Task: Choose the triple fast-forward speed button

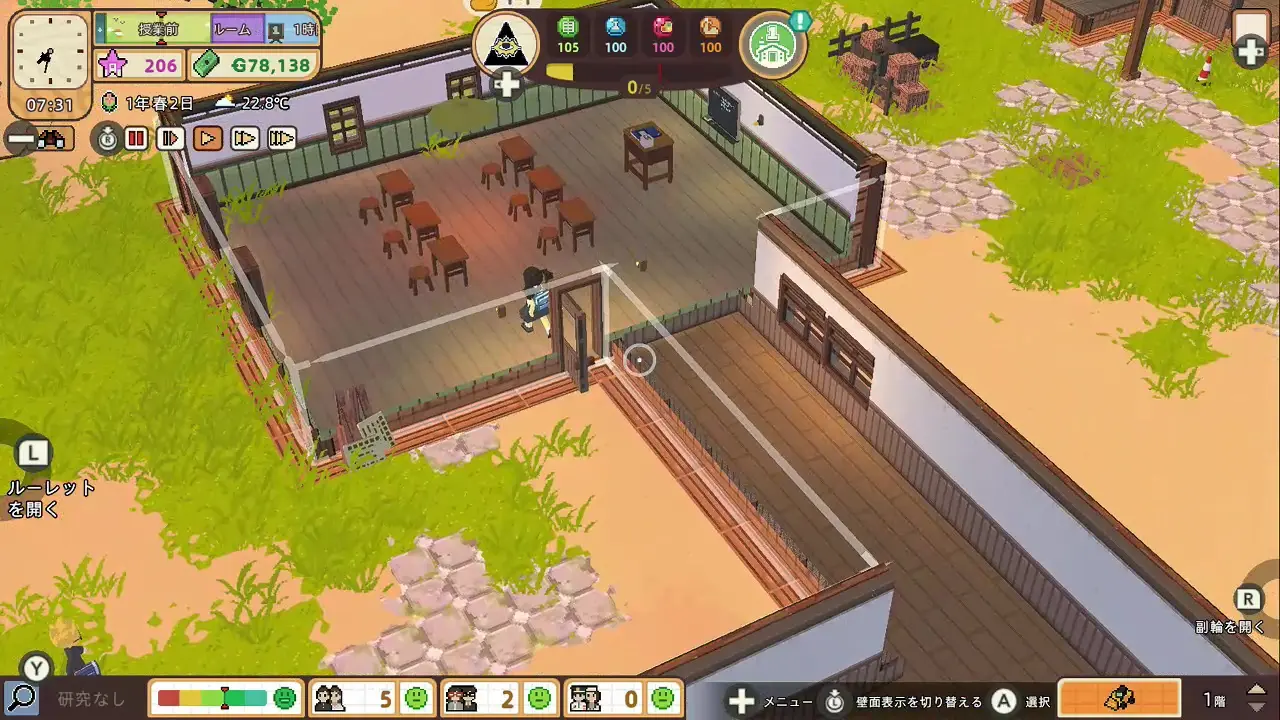Action: 282,139
